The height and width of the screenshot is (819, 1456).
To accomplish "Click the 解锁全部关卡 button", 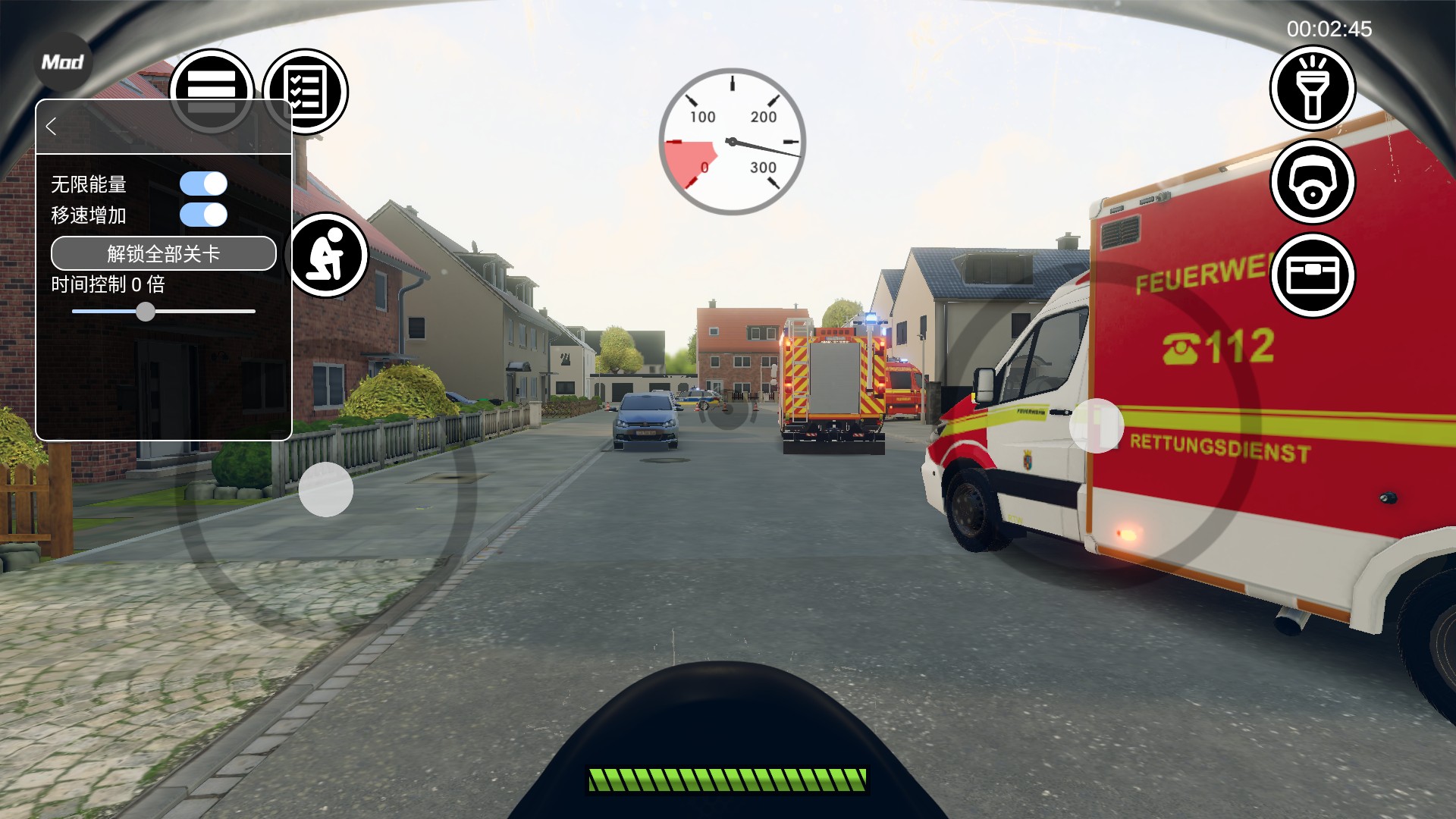I will click(164, 253).
